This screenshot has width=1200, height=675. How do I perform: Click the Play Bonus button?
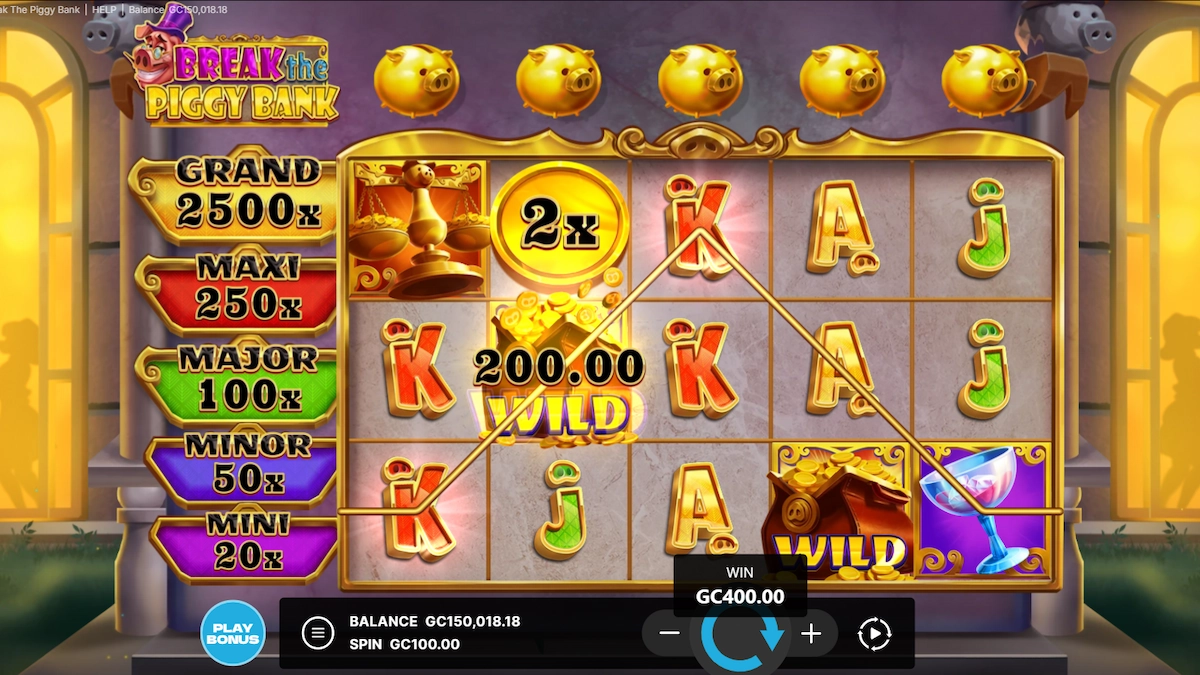tap(232, 633)
